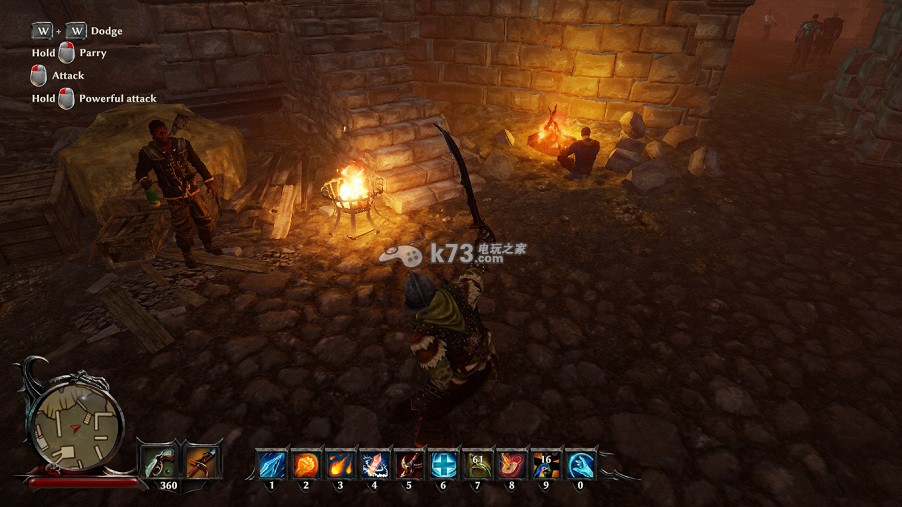
Task: Select the slot 7 item with count 61
Action: point(477,465)
